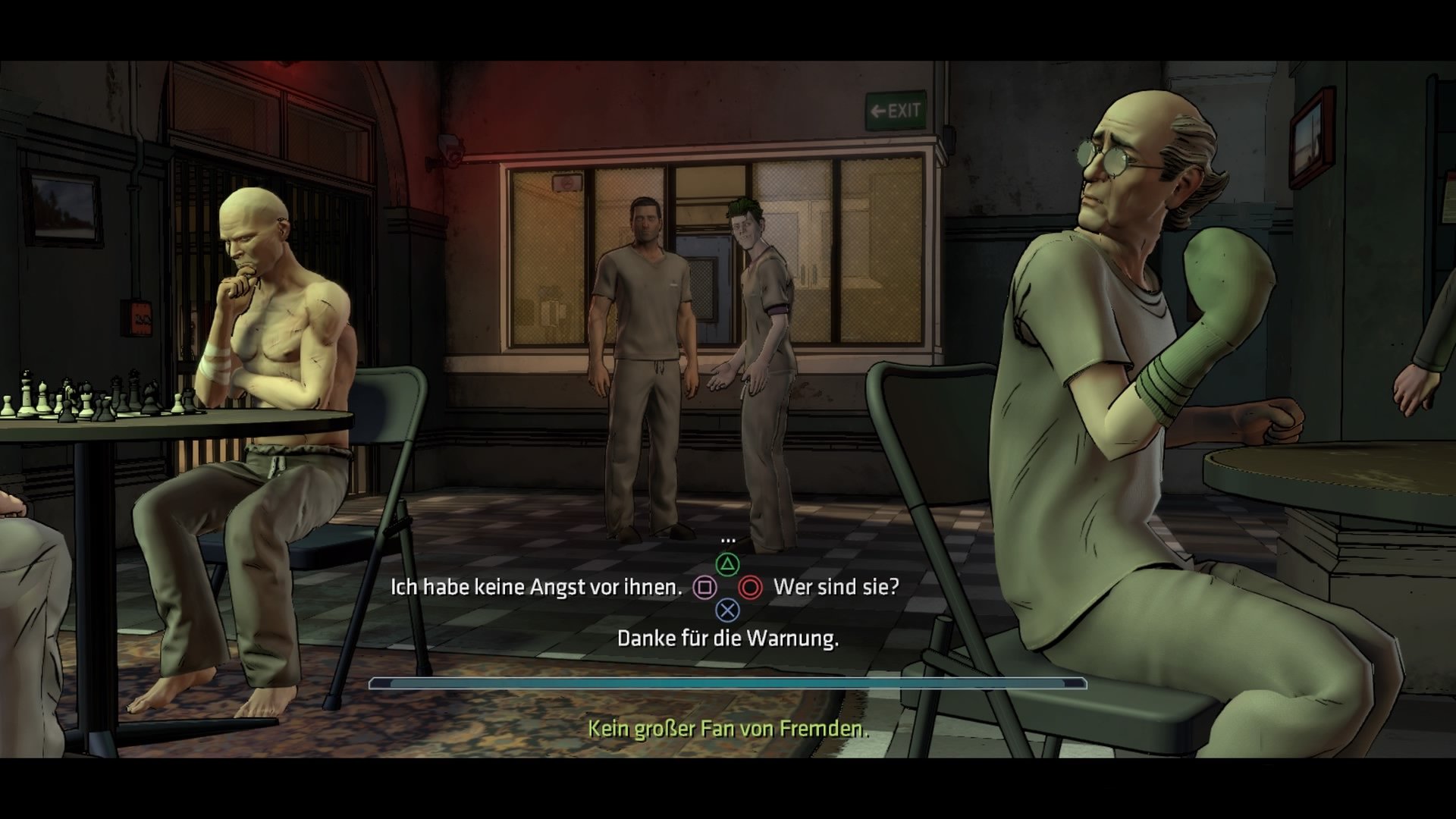1456x819 pixels.
Task: Choose 'Danke für die Warnung.'
Action: (x=728, y=639)
